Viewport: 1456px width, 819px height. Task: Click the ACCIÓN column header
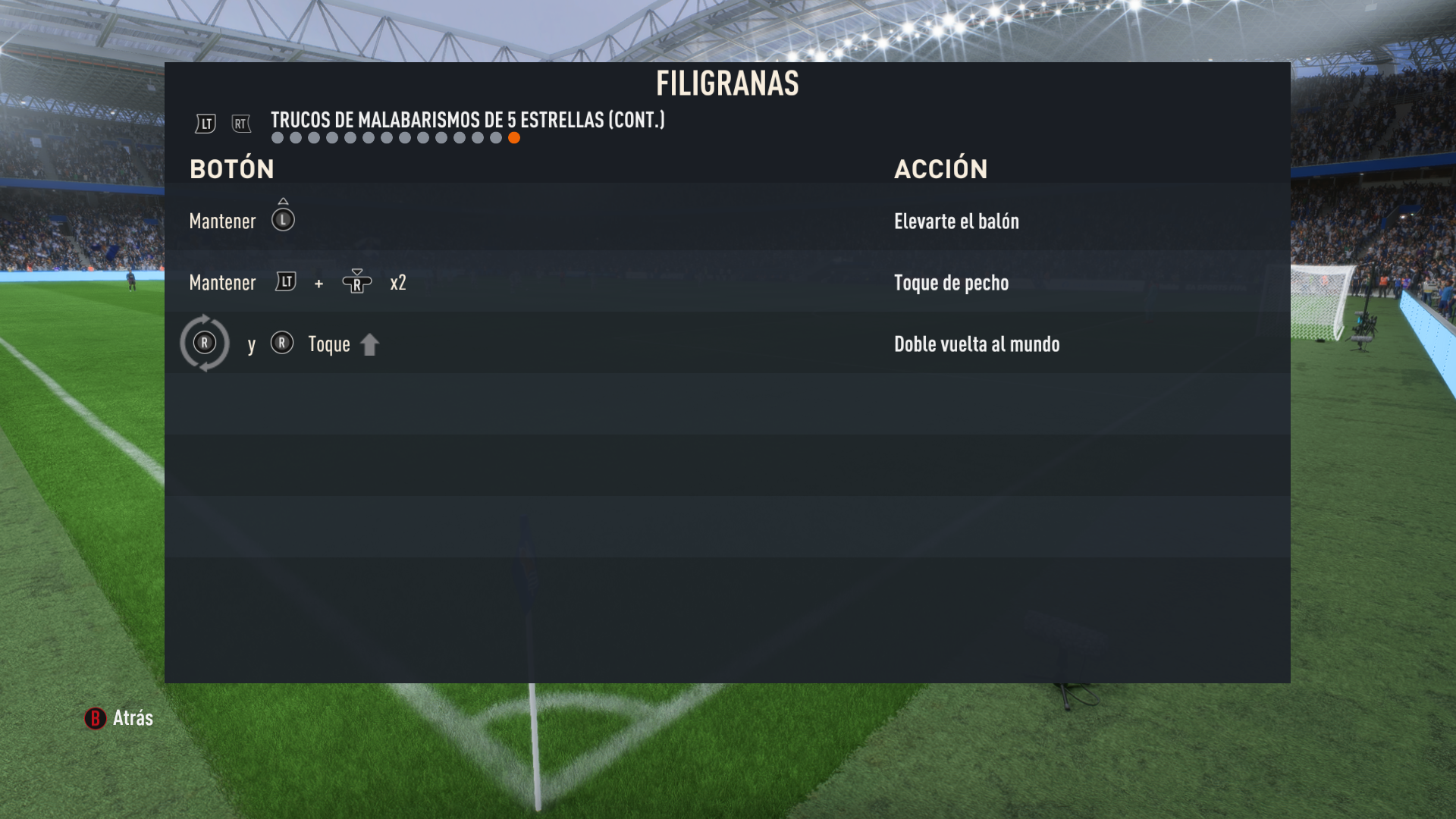click(940, 168)
